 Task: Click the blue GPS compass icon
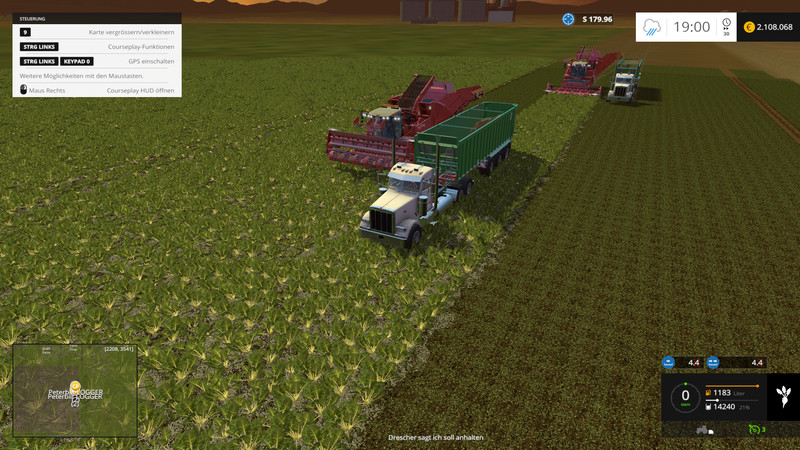(x=568, y=19)
